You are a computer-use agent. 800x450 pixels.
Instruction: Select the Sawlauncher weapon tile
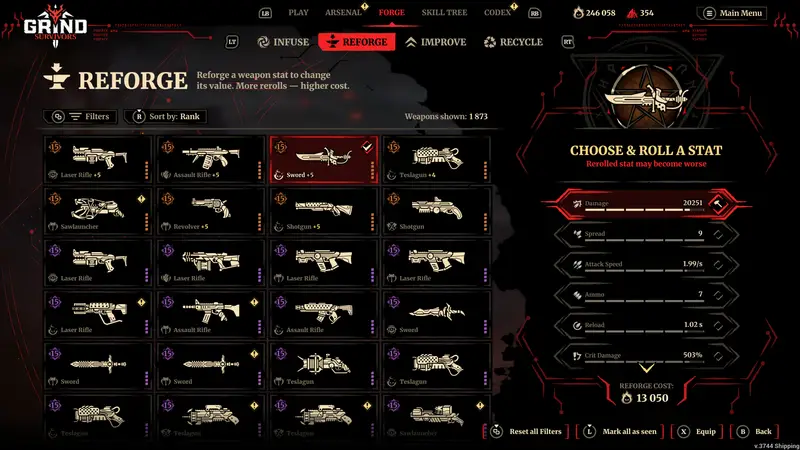pyautogui.click(x=98, y=210)
